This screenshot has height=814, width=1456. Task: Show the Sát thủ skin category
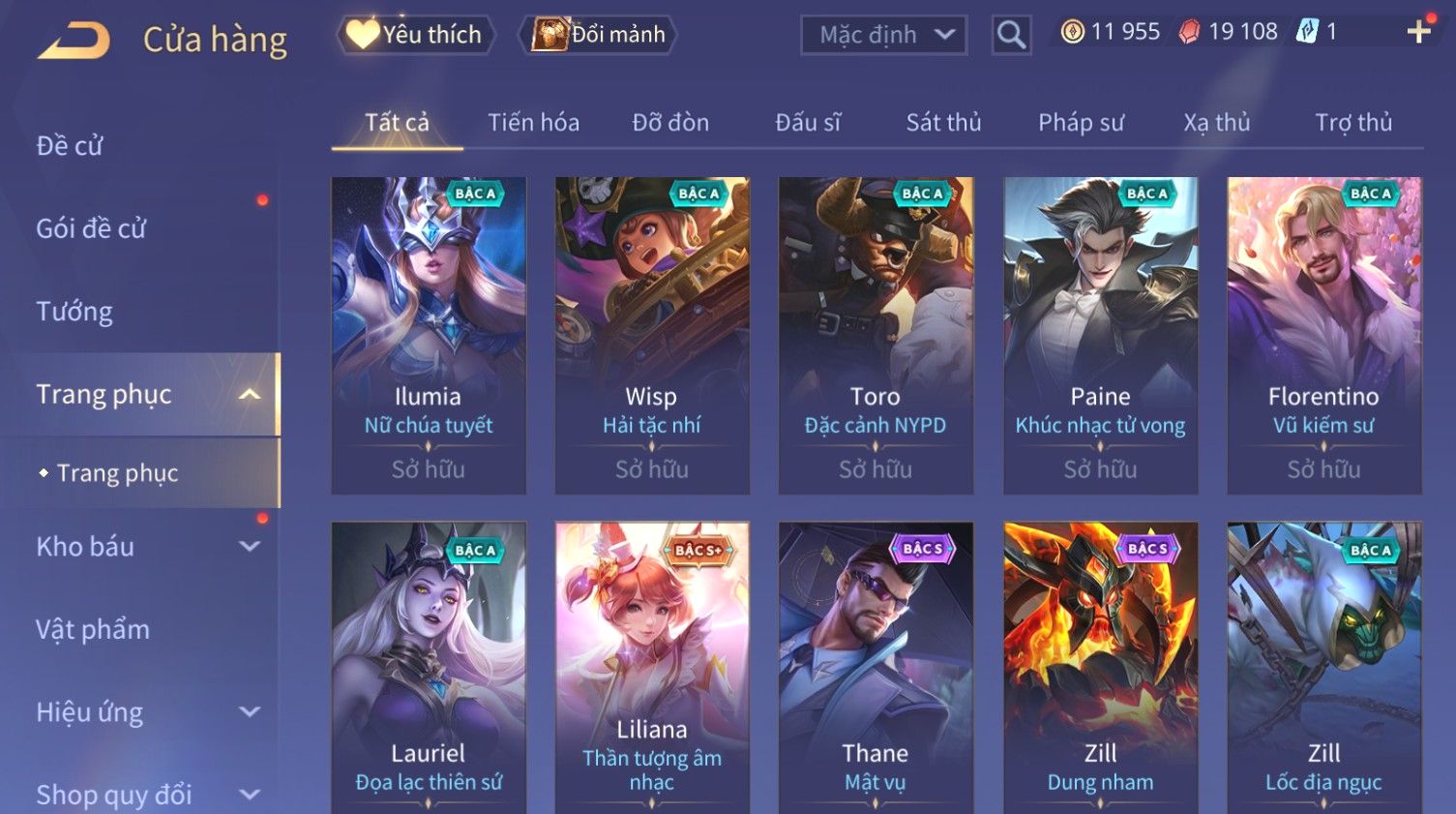coord(943,123)
